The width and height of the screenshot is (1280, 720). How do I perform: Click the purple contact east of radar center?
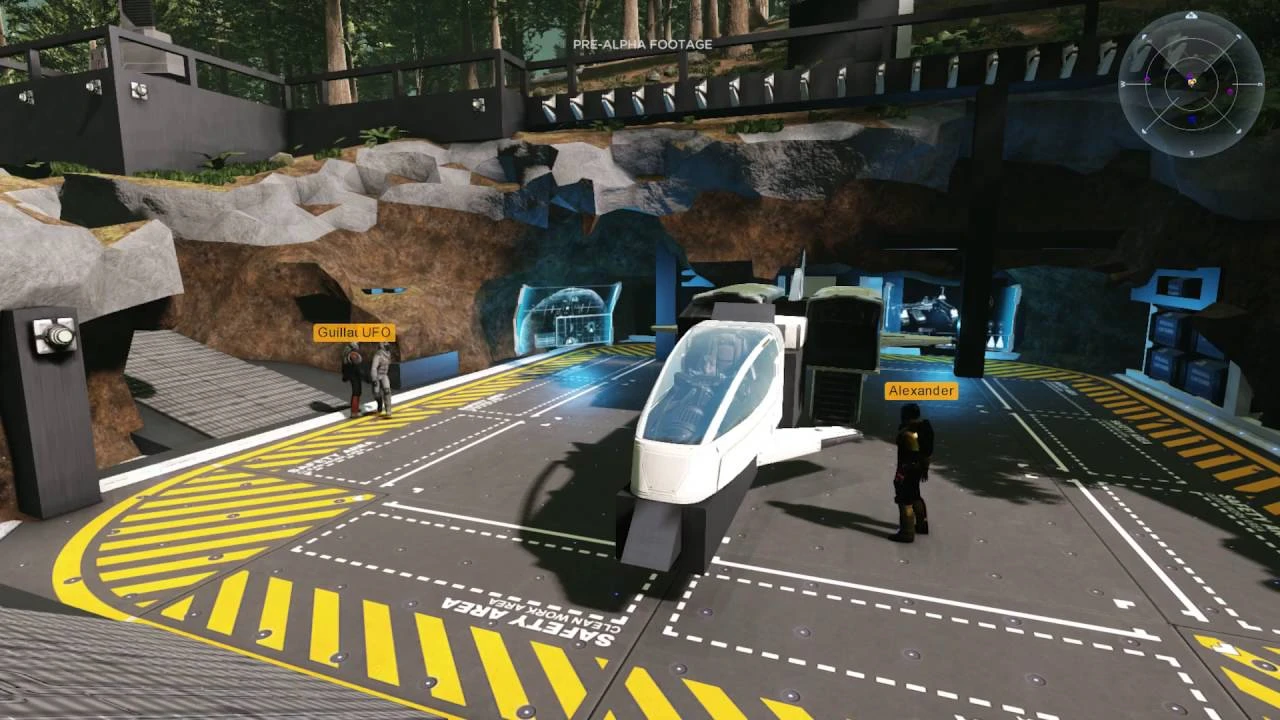[1230, 92]
